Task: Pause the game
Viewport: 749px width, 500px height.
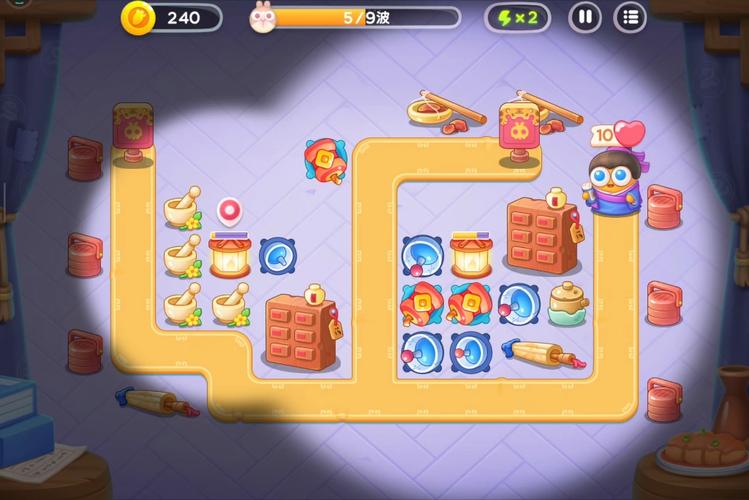Action: (585, 17)
